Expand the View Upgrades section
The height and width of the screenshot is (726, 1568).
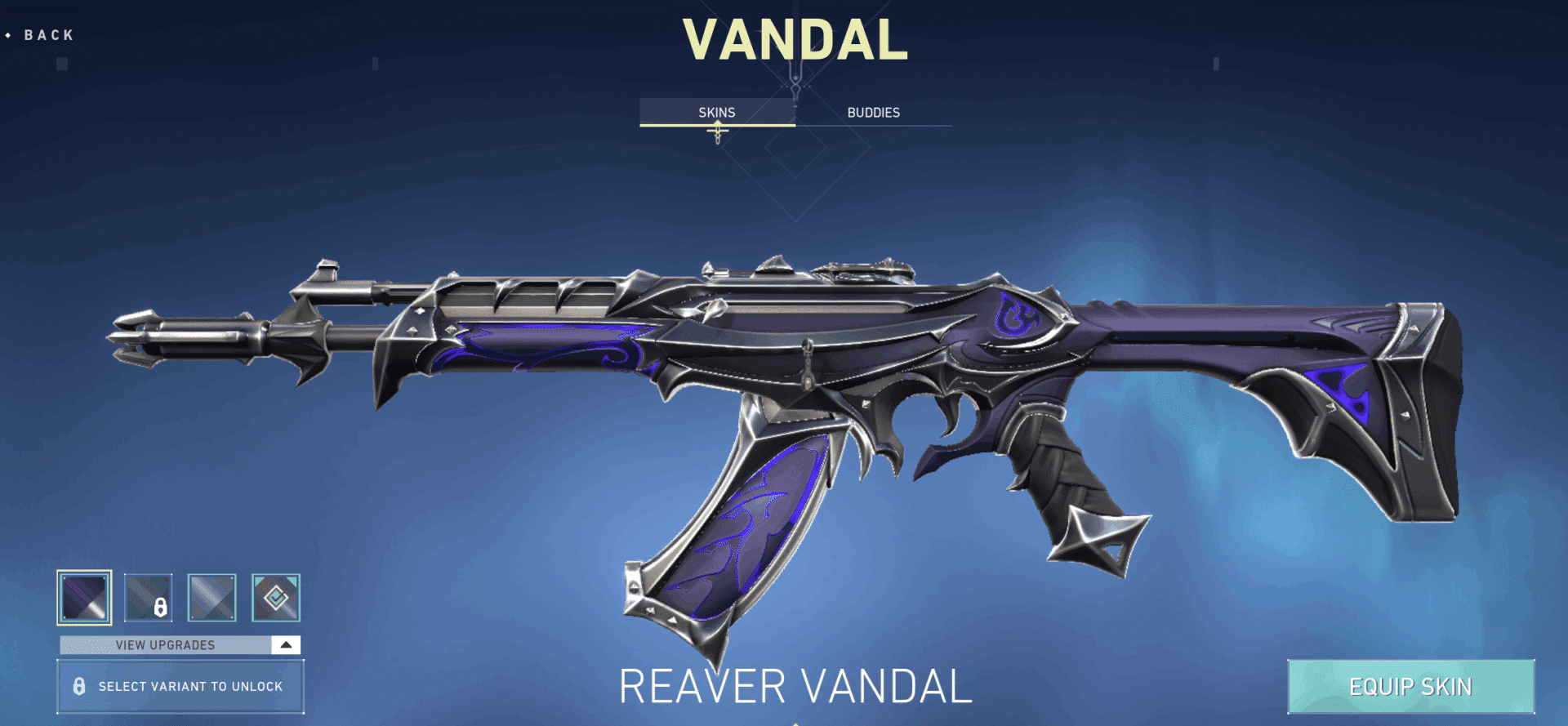[166, 644]
